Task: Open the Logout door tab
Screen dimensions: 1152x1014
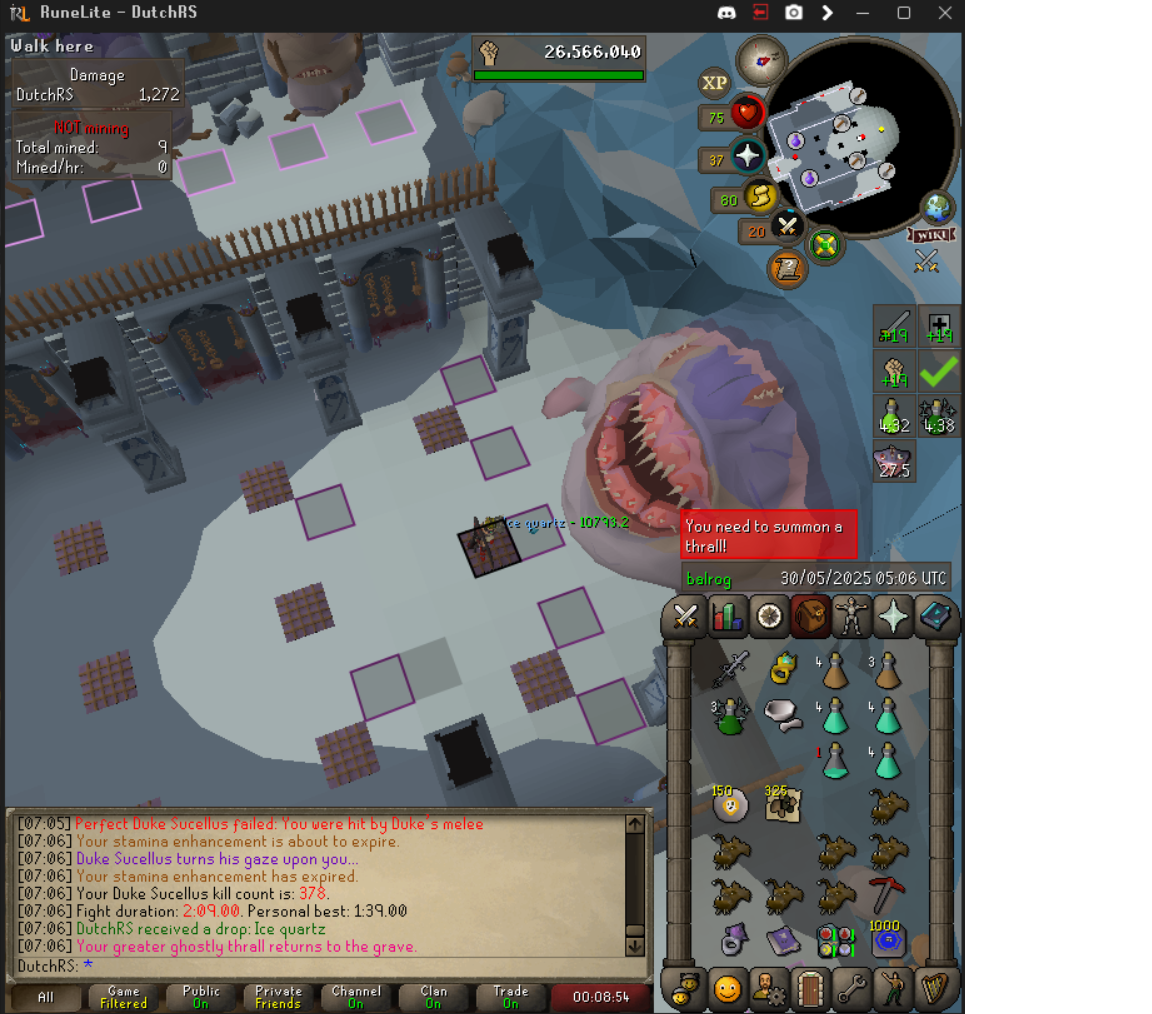Action: (811, 989)
